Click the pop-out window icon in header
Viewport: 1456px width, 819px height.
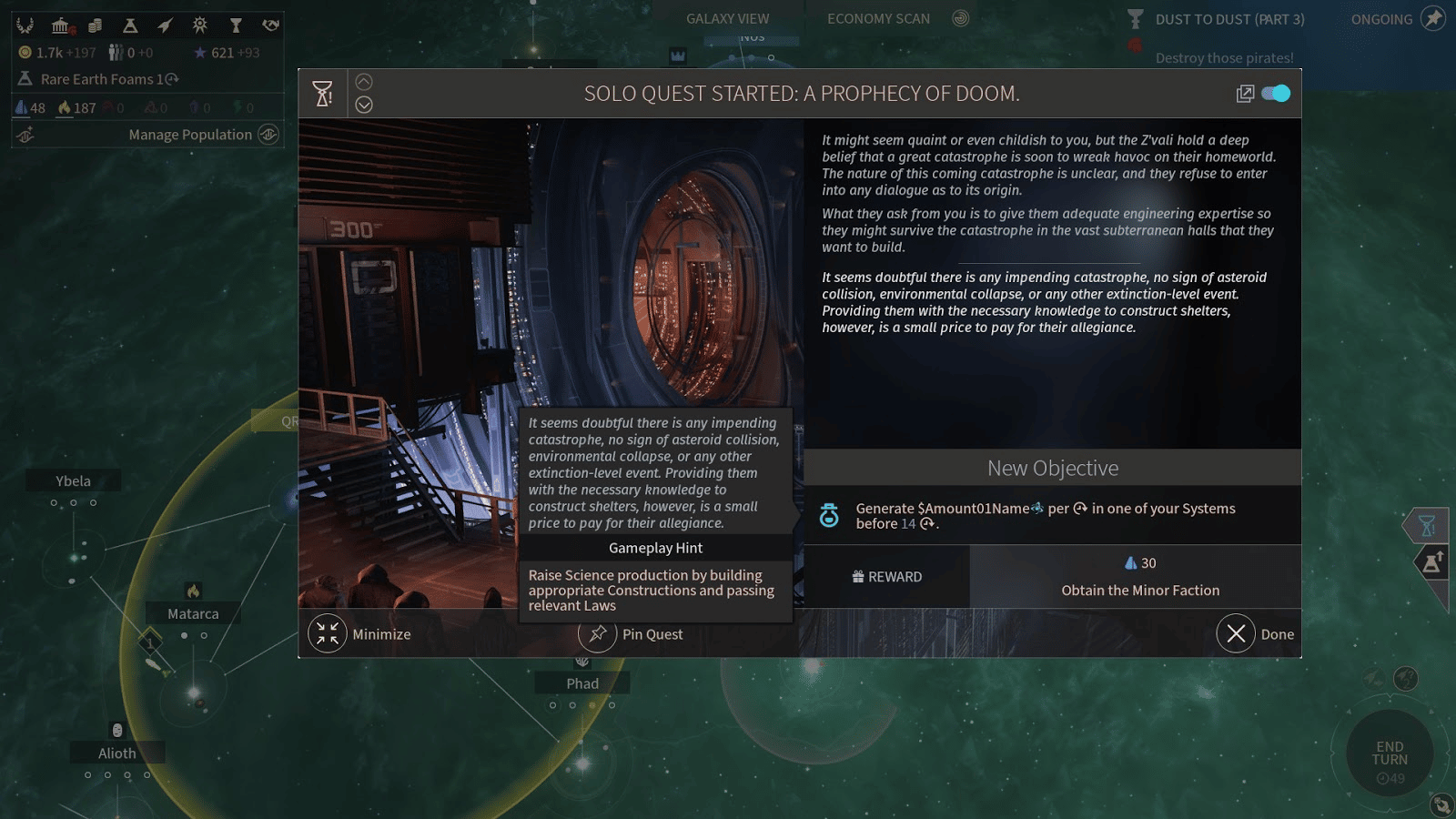tap(1245, 94)
